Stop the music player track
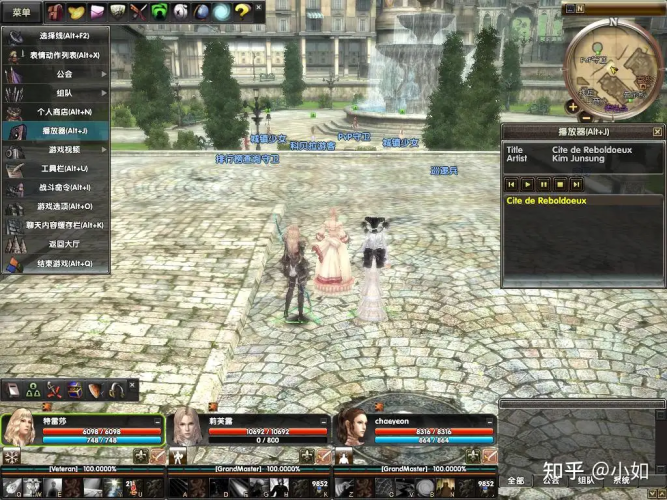The height and width of the screenshot is (500, 667). [559, 184]
